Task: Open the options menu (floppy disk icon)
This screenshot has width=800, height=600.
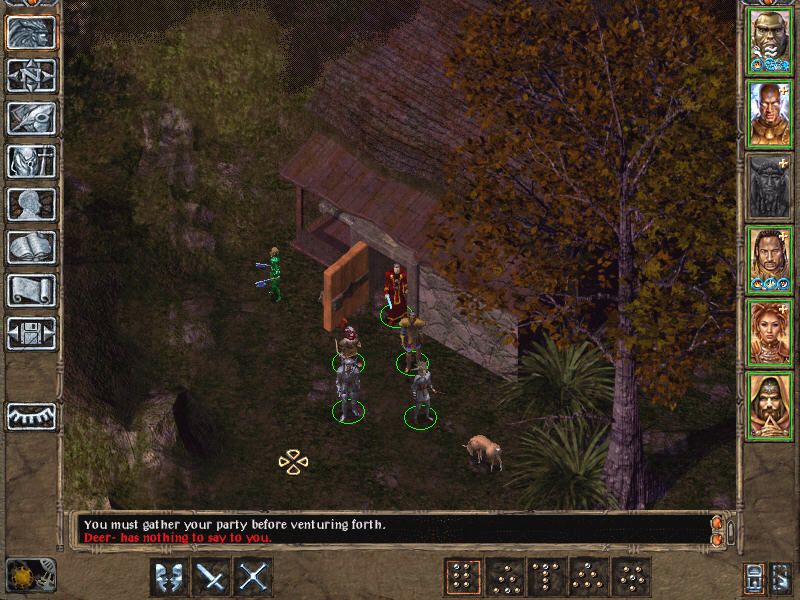Action: (31, 333)
